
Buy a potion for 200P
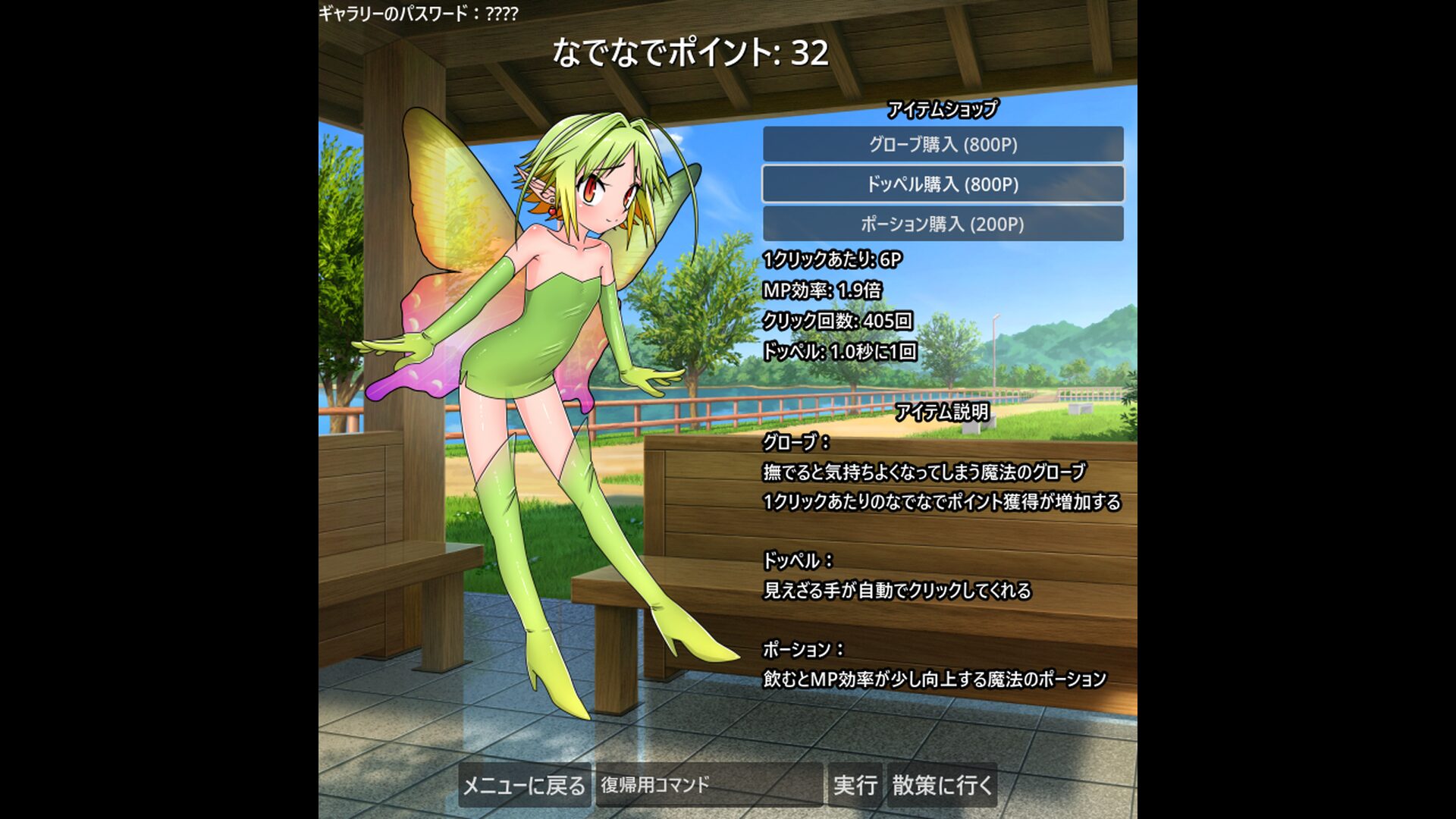point(943,224)
